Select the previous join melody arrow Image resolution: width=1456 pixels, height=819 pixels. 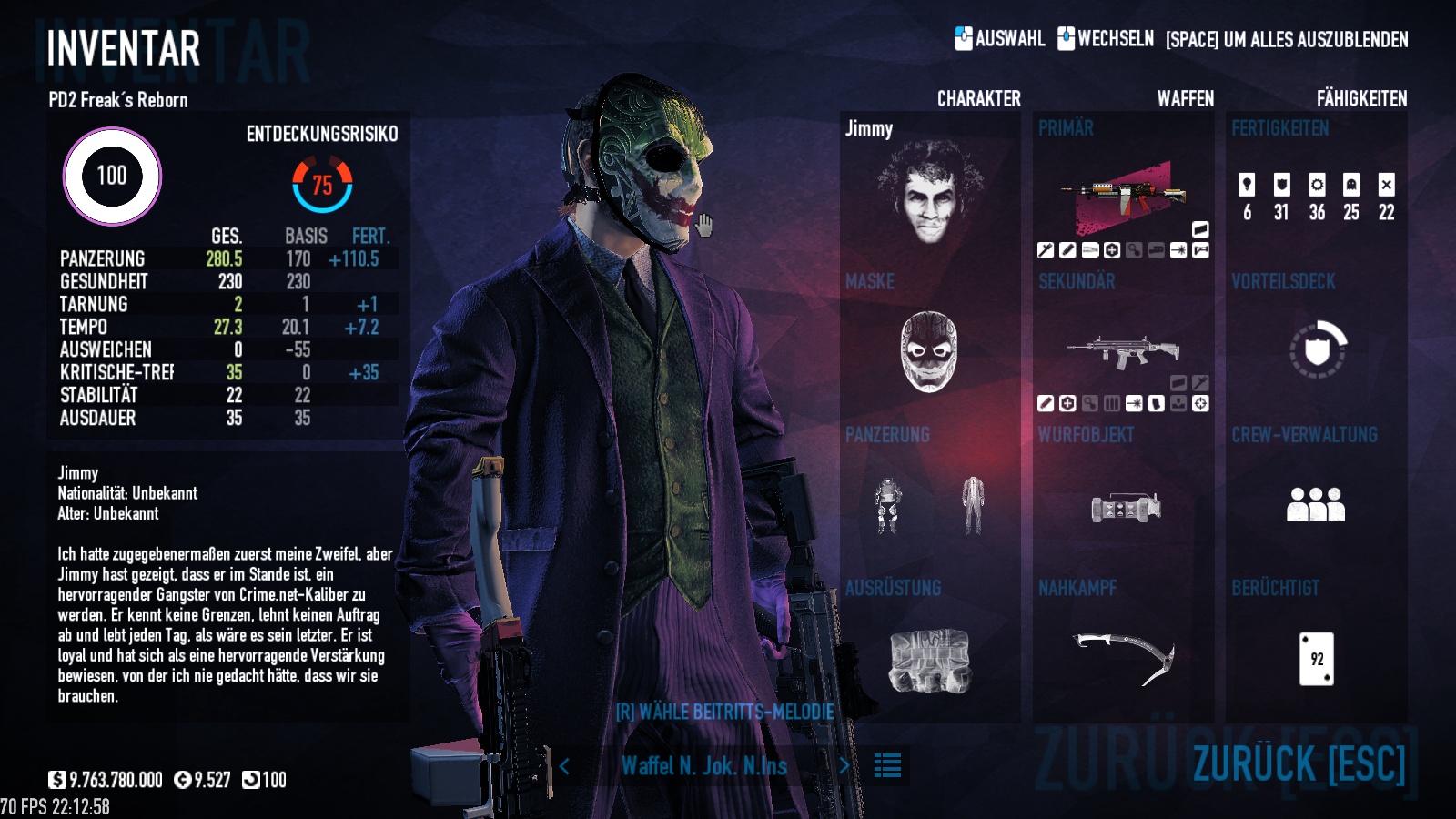(x=564, y=766)
